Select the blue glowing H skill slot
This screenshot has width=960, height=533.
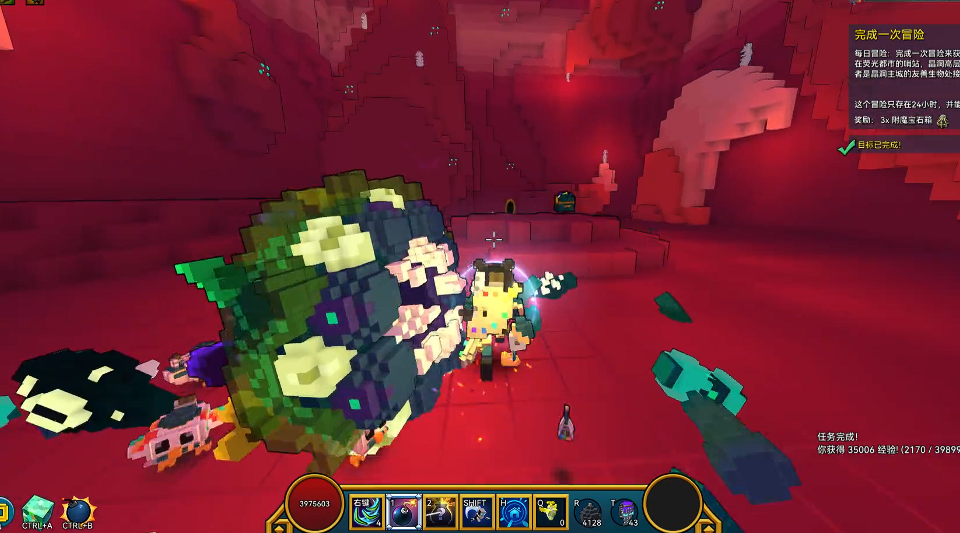point(514,511)
